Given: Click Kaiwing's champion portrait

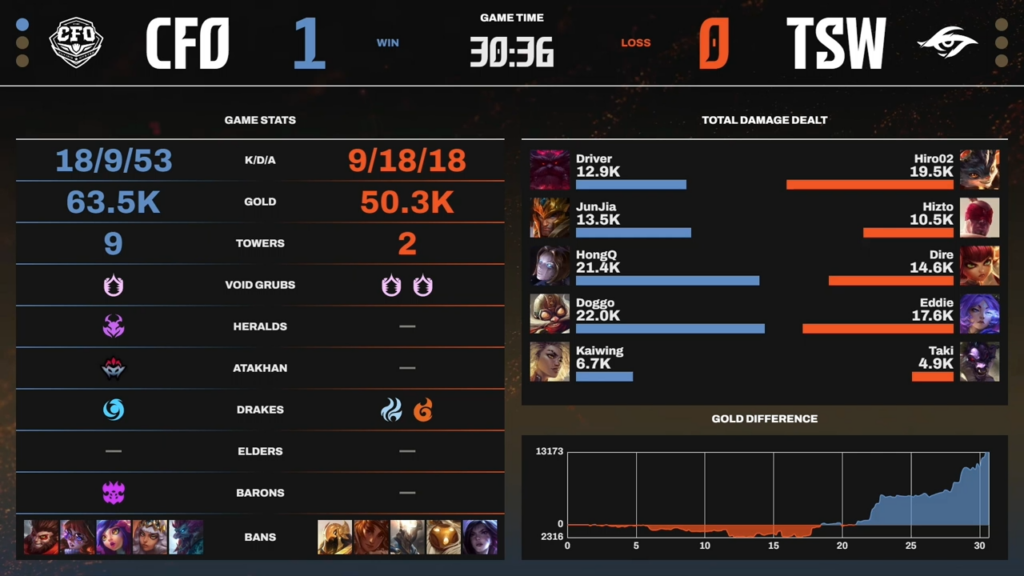Looking at the screenshot, I should point(550,362).
